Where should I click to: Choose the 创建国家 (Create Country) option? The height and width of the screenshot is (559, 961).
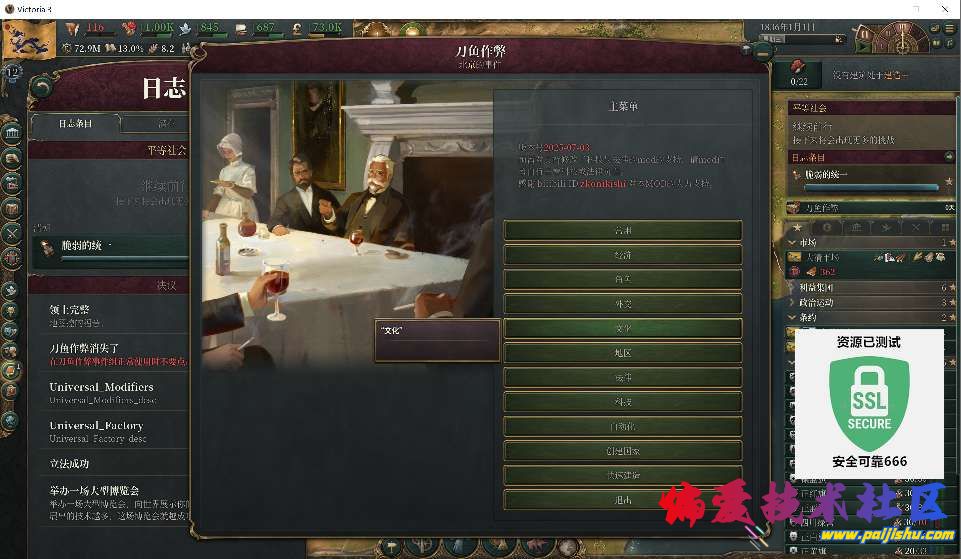622,451
